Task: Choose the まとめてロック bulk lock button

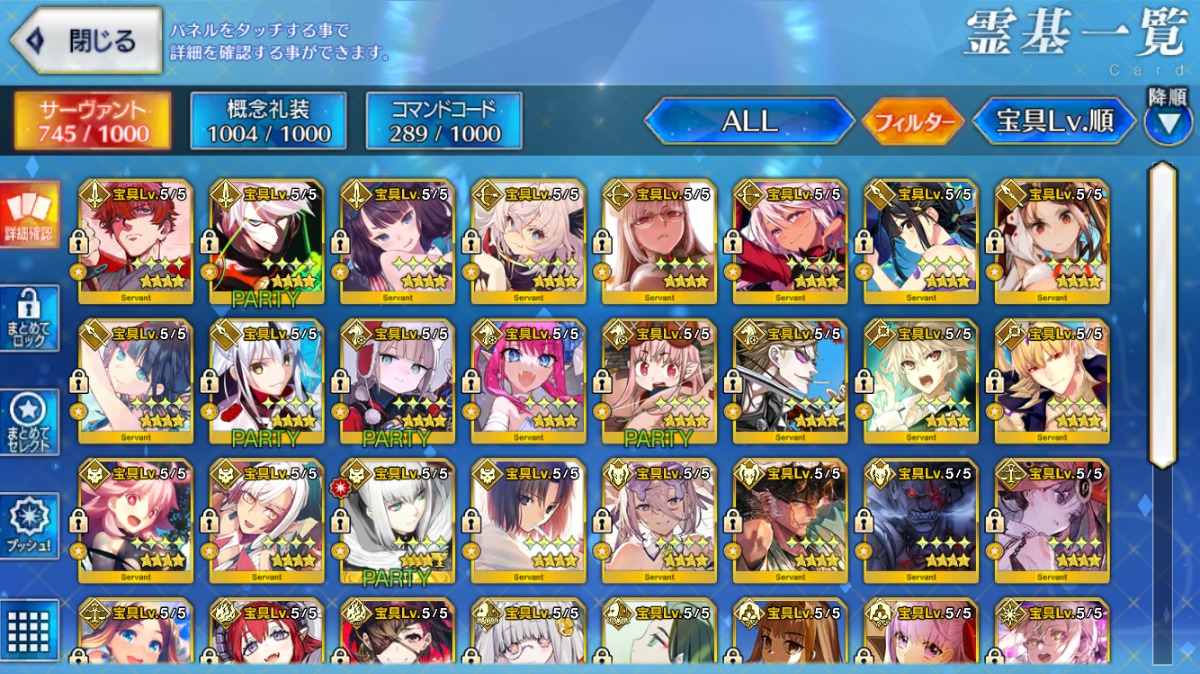Action: point(28,319)
